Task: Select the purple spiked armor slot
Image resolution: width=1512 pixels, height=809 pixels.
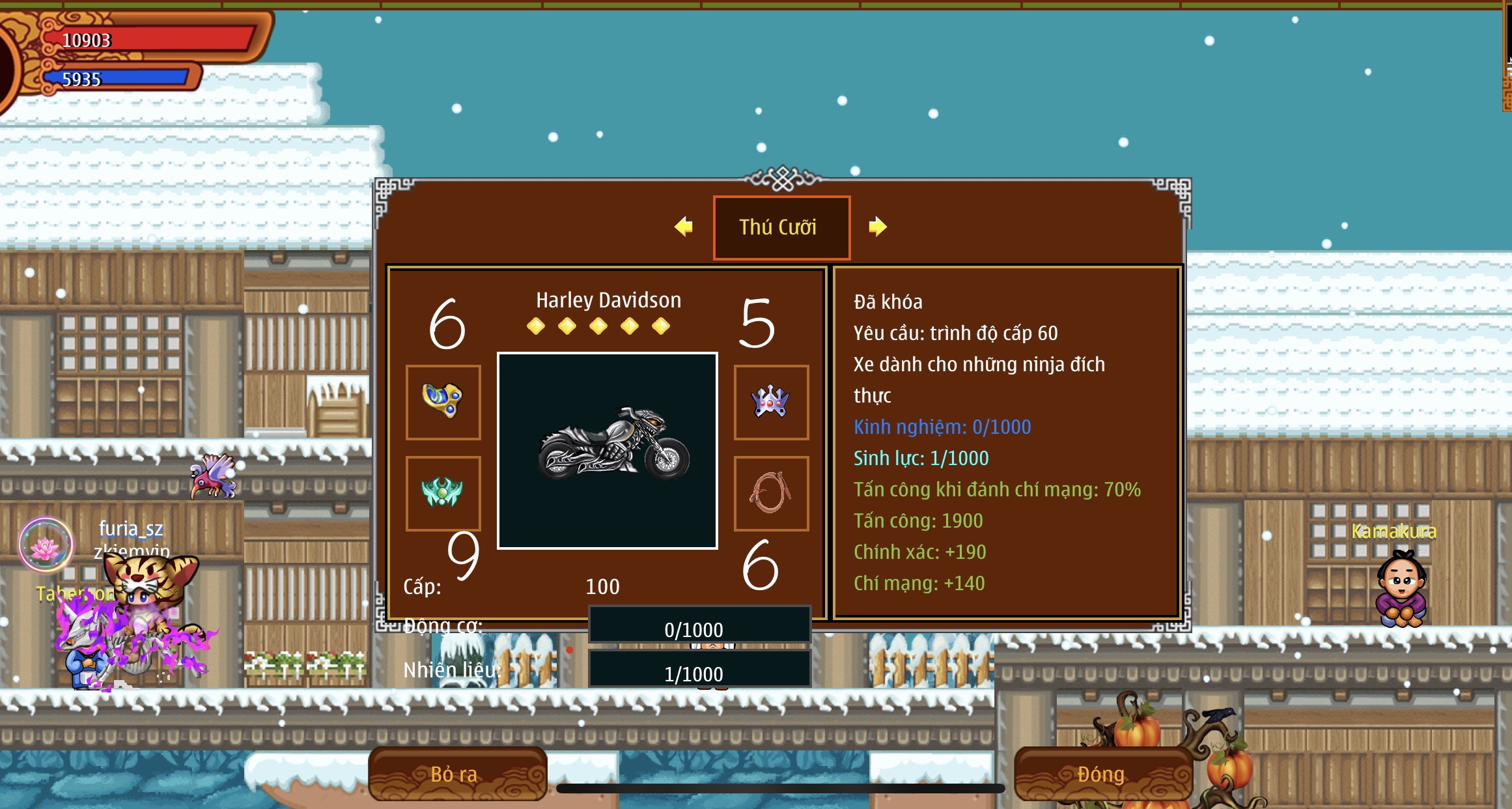Action: [771, 402]
